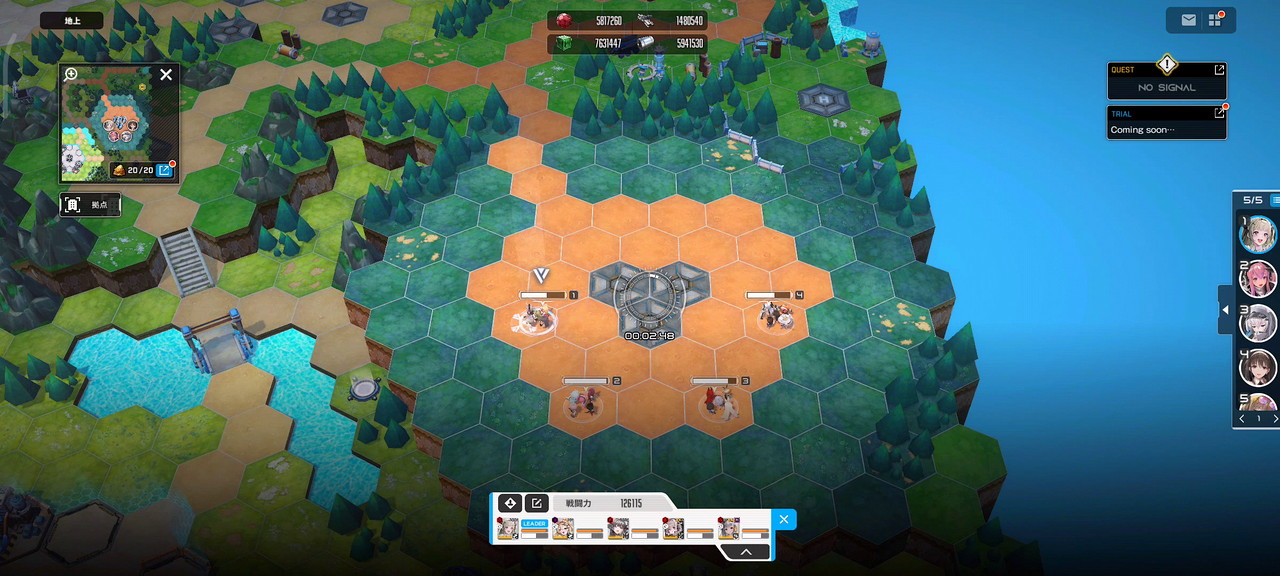Expand the TRIAL panel
Image resolution: width=1280 pixels, height=576 pixels.
[x=1219, y=113]
